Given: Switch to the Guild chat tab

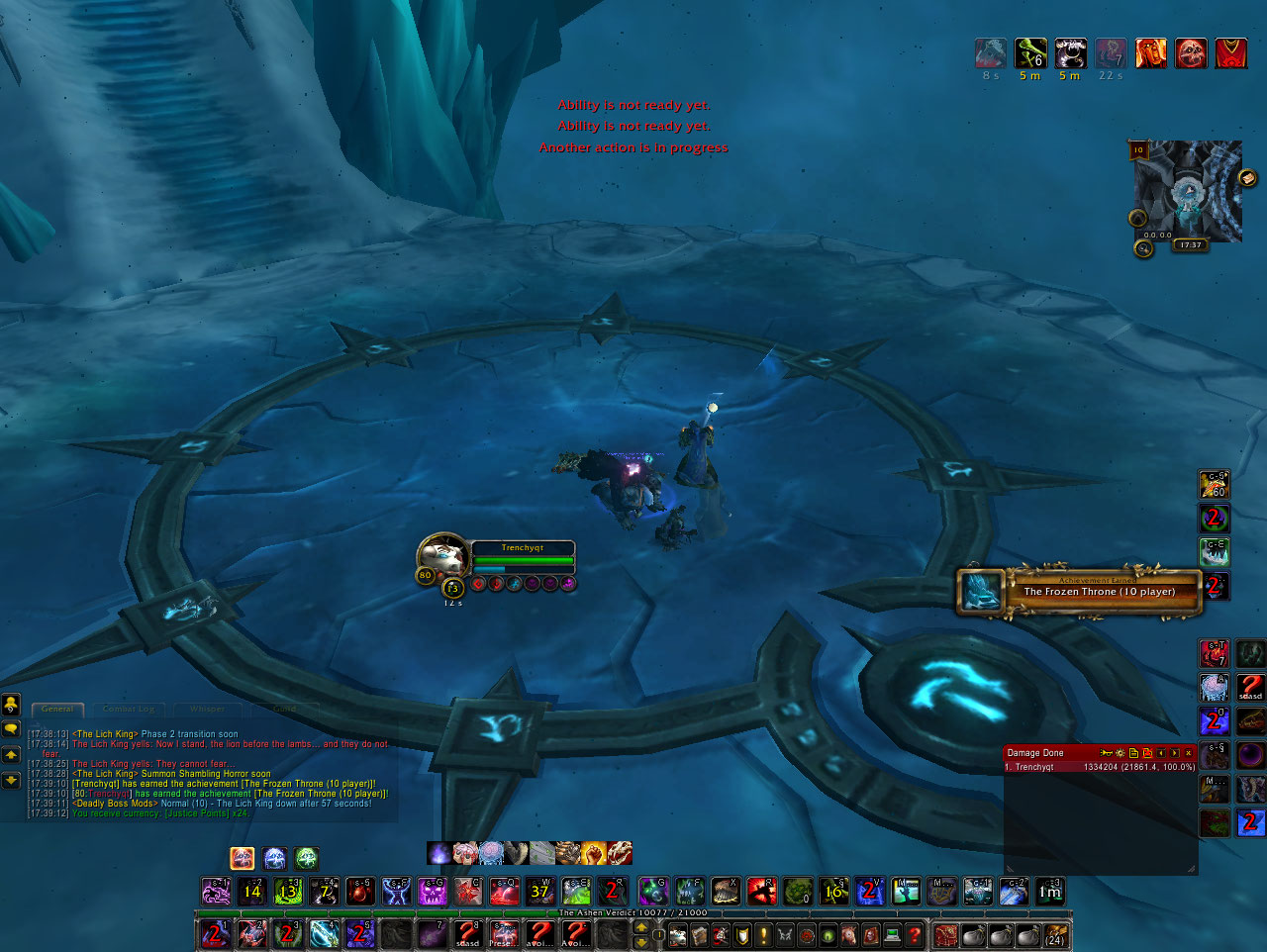Looking at the screenshot, I should point(284,709).
